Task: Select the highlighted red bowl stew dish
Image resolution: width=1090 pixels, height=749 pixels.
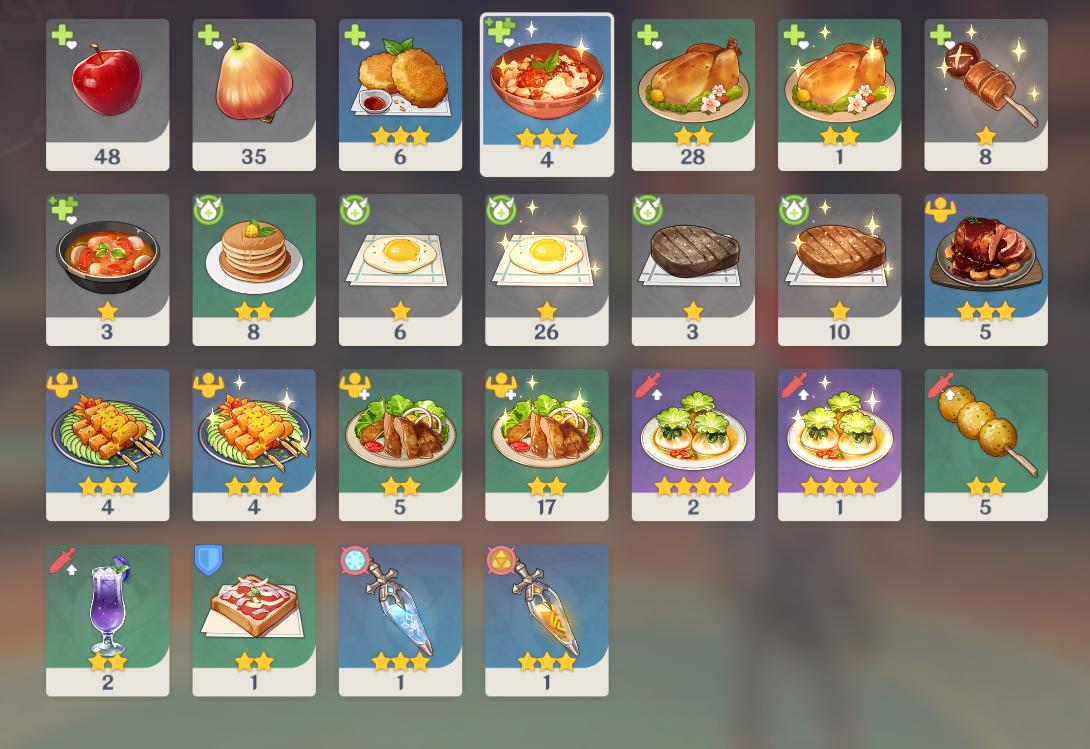Action: pos(546,94)
